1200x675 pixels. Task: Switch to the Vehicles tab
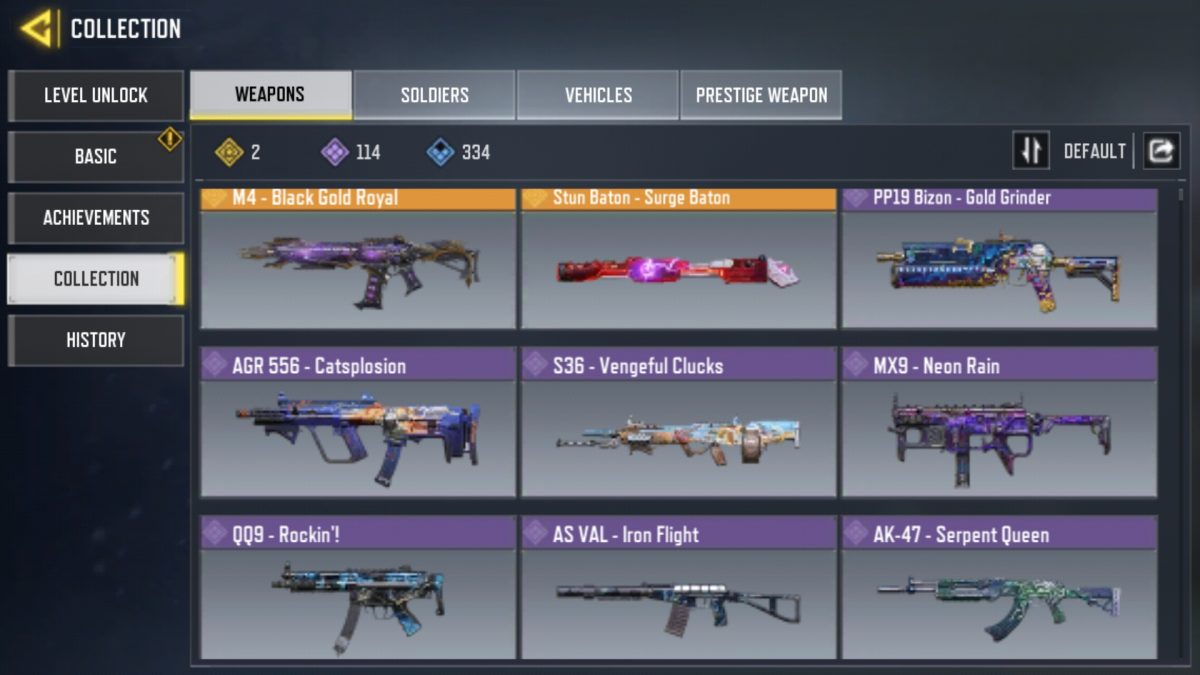coord(598,95)
